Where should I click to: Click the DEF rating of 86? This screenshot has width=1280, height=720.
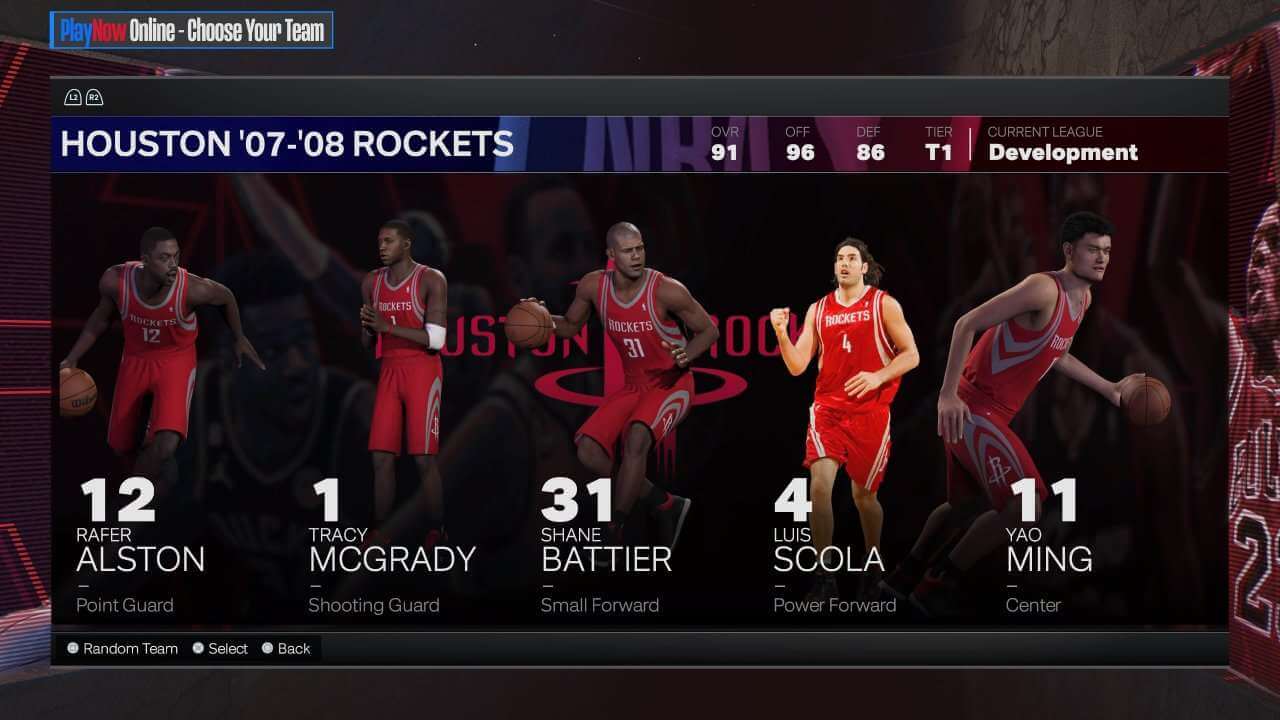pyautogui.click(x=869, y=152)
